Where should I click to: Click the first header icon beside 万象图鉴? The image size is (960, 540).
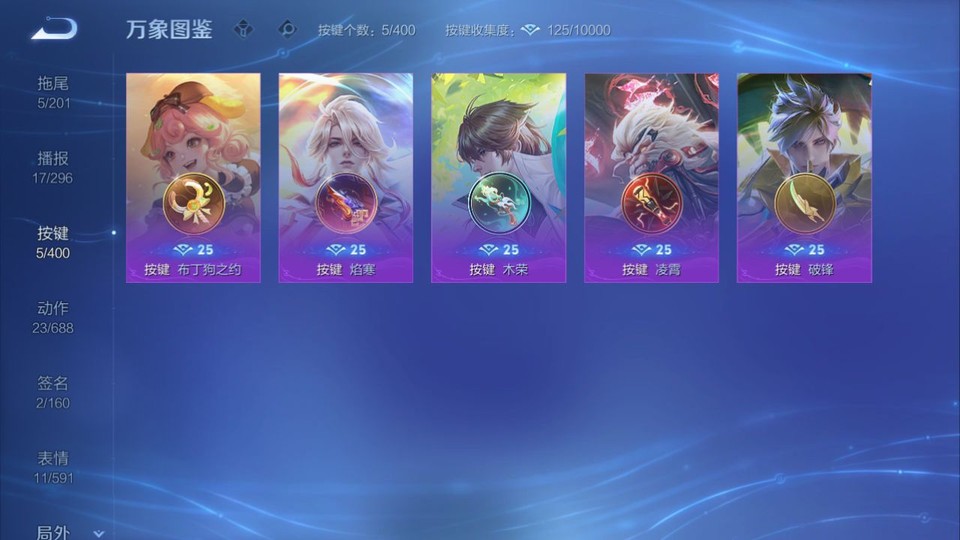(x=243, y=30)
